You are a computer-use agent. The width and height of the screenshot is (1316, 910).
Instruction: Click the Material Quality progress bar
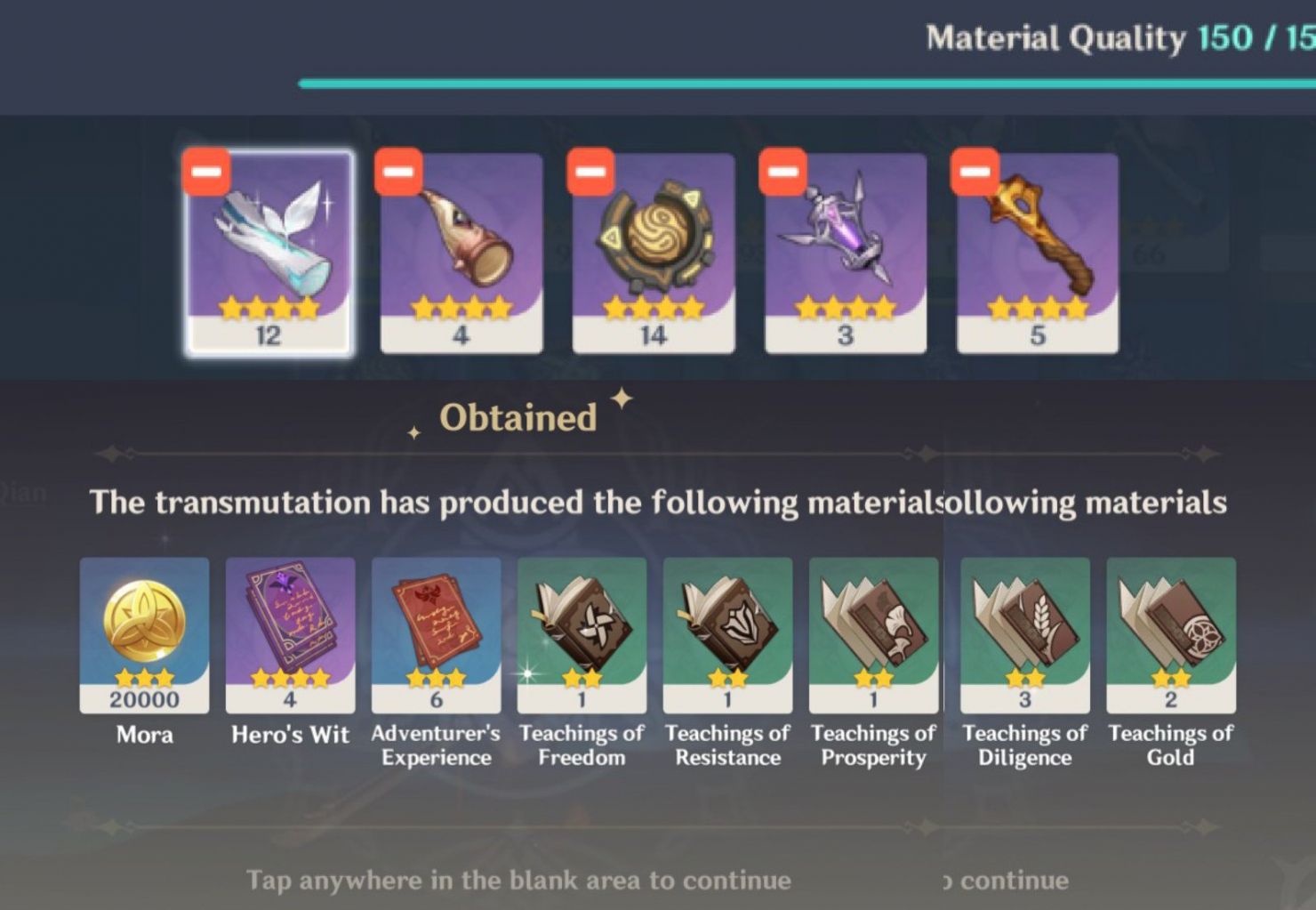click(x=800, y=82)
